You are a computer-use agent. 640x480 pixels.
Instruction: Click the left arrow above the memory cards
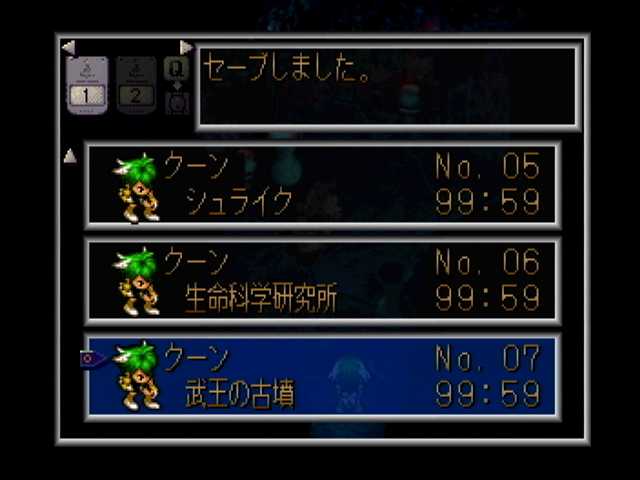click(x=68, y=47)
